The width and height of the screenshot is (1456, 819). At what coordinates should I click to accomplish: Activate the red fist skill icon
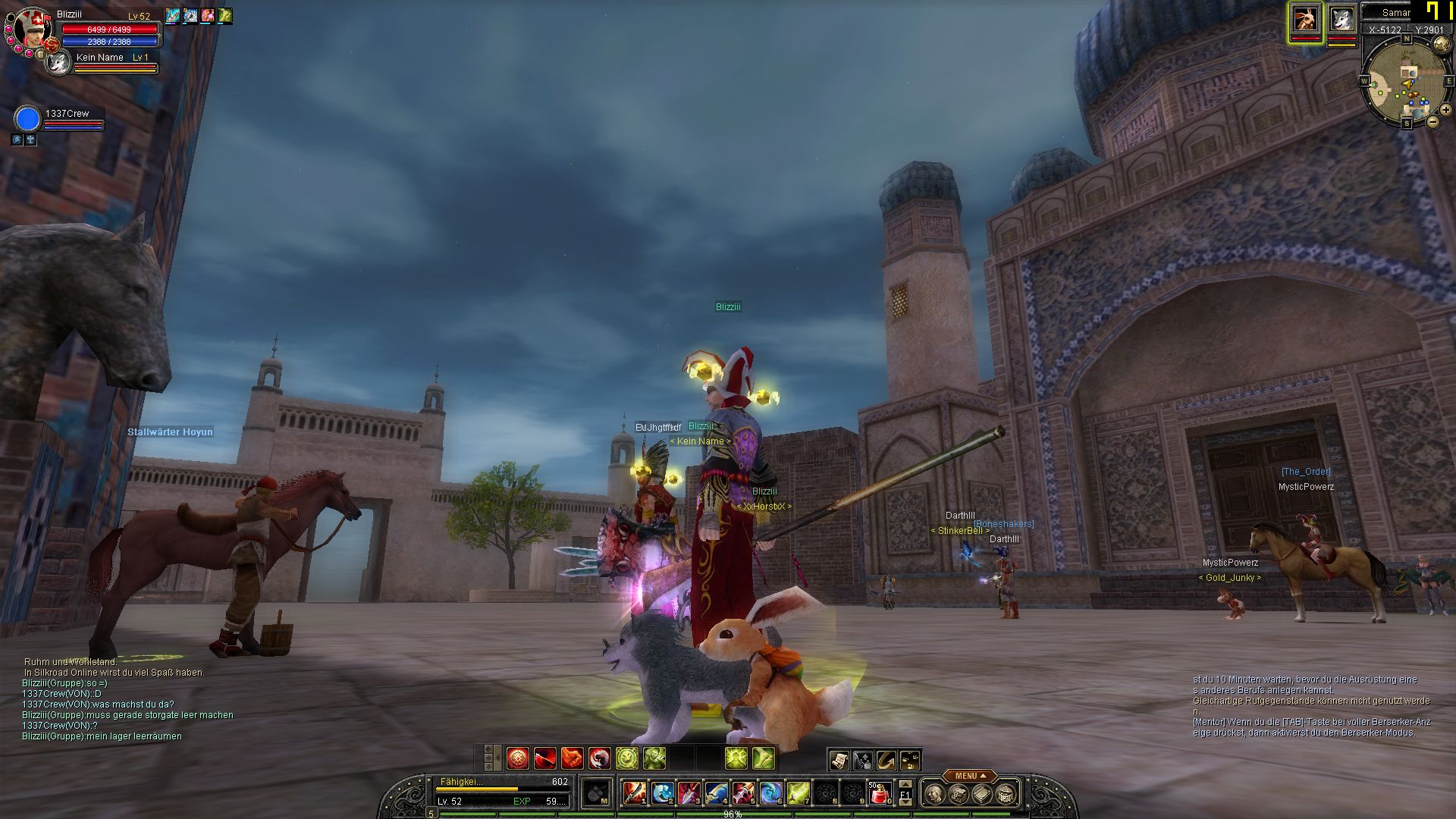pyautogui.click(x=572, y=758)
